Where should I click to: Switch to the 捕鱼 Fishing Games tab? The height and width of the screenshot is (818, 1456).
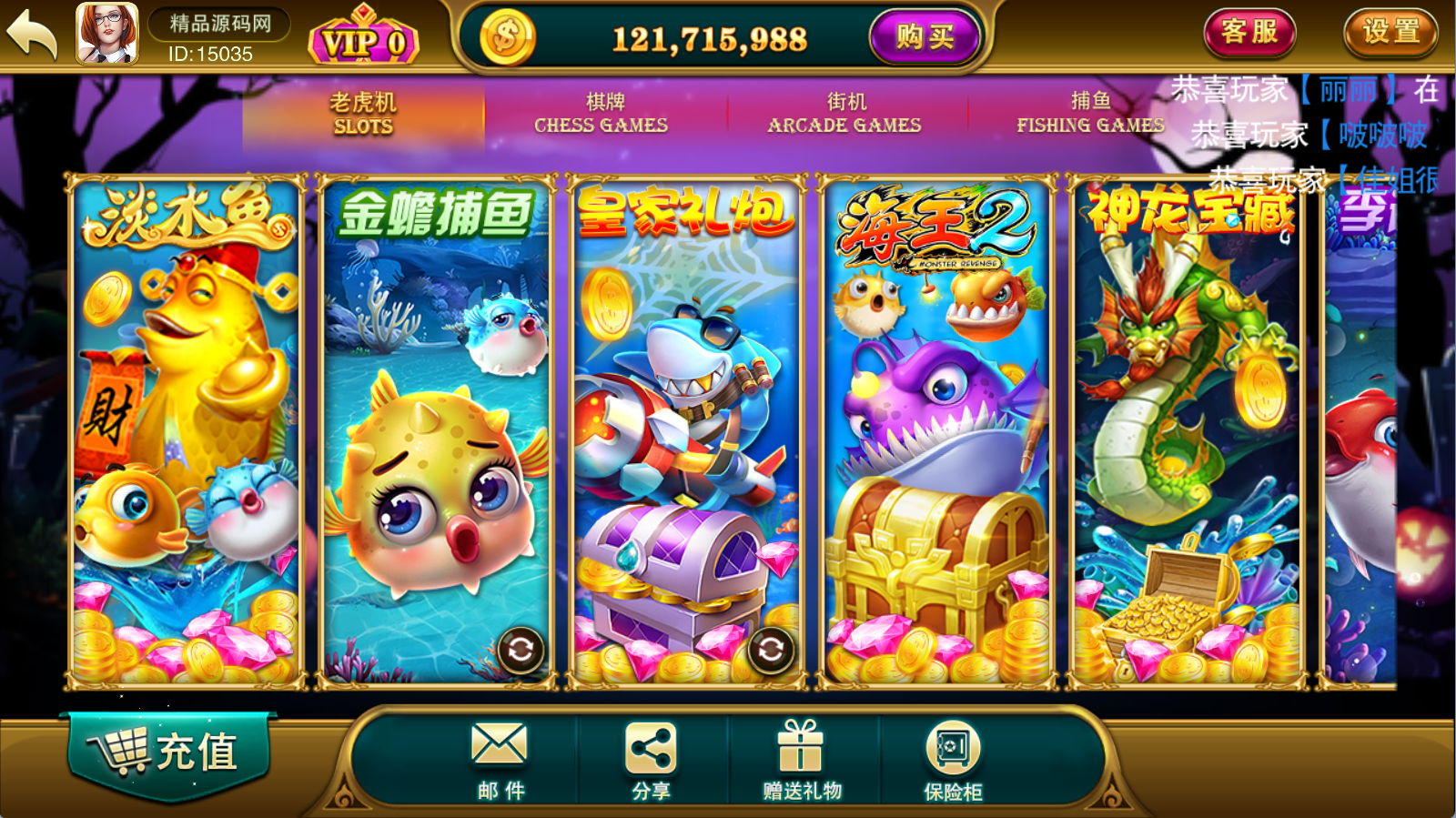1089,114
